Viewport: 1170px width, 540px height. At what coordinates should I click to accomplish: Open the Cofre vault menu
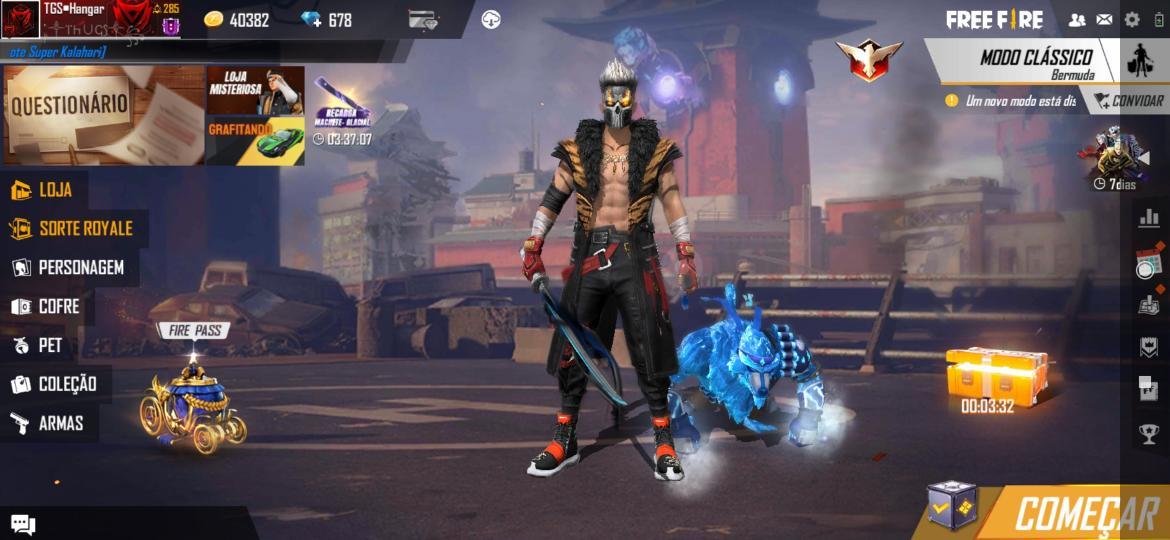coord(48,307)
